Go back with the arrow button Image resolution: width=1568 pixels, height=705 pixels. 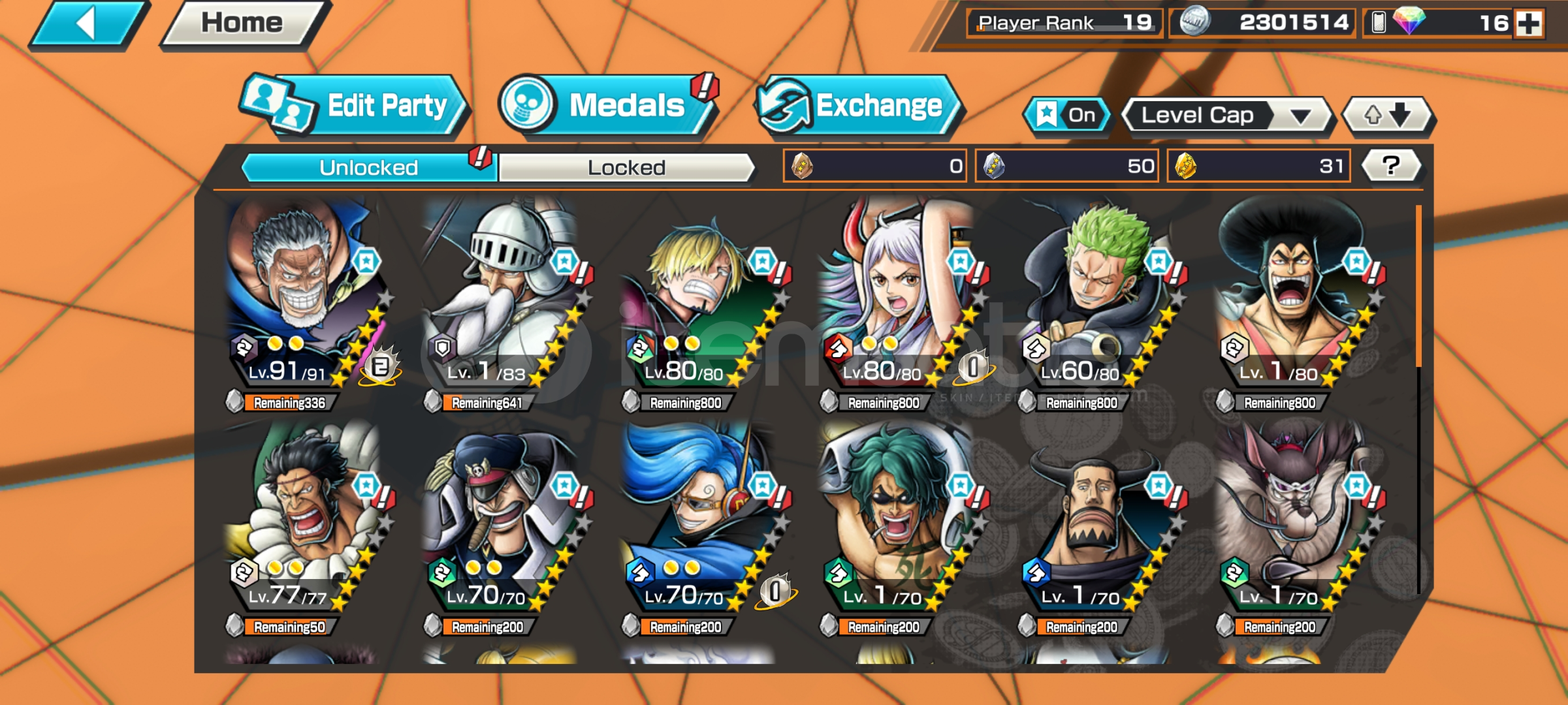pos(87,25)
